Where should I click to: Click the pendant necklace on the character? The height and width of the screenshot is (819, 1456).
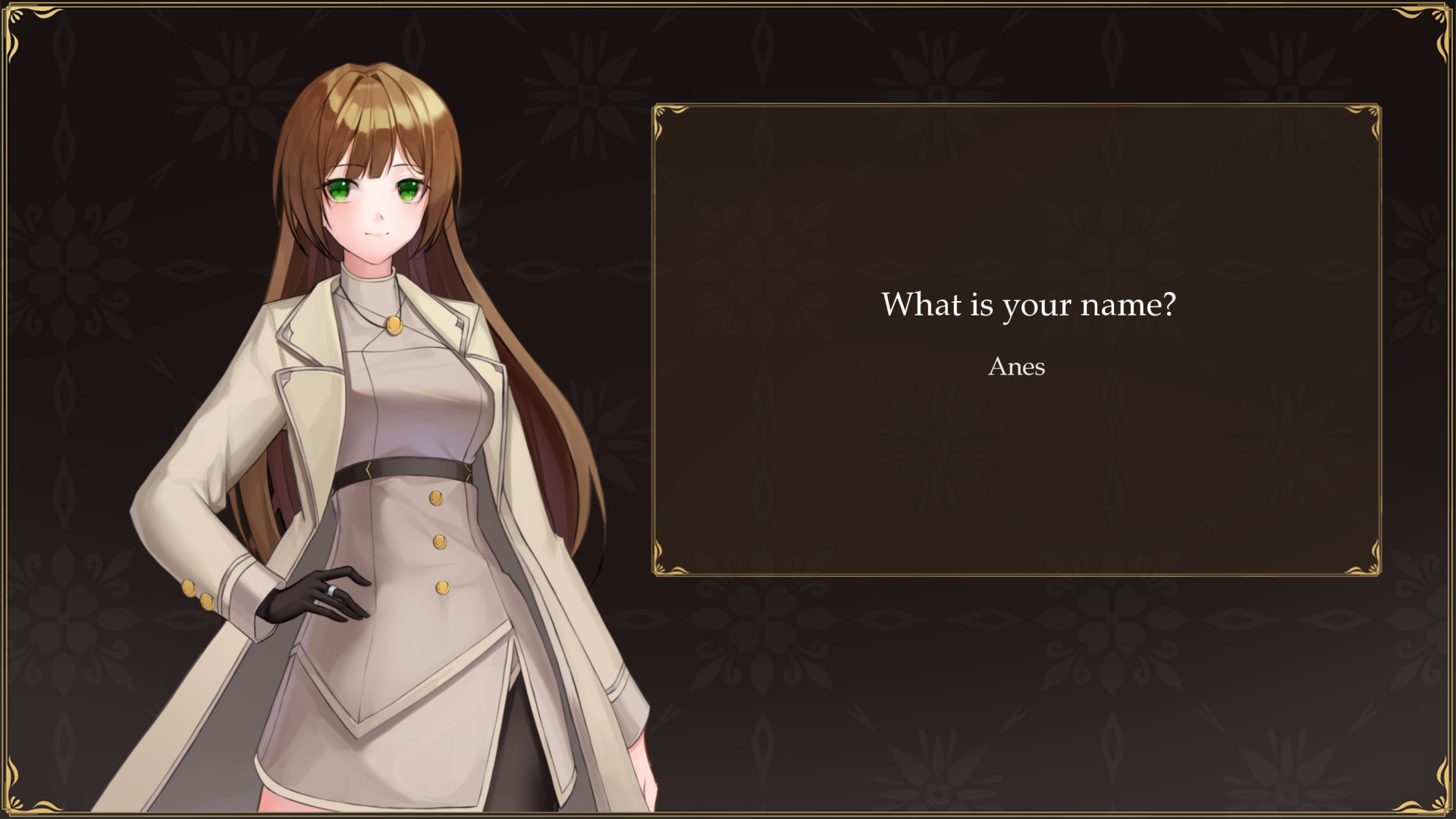pos(394,326)
